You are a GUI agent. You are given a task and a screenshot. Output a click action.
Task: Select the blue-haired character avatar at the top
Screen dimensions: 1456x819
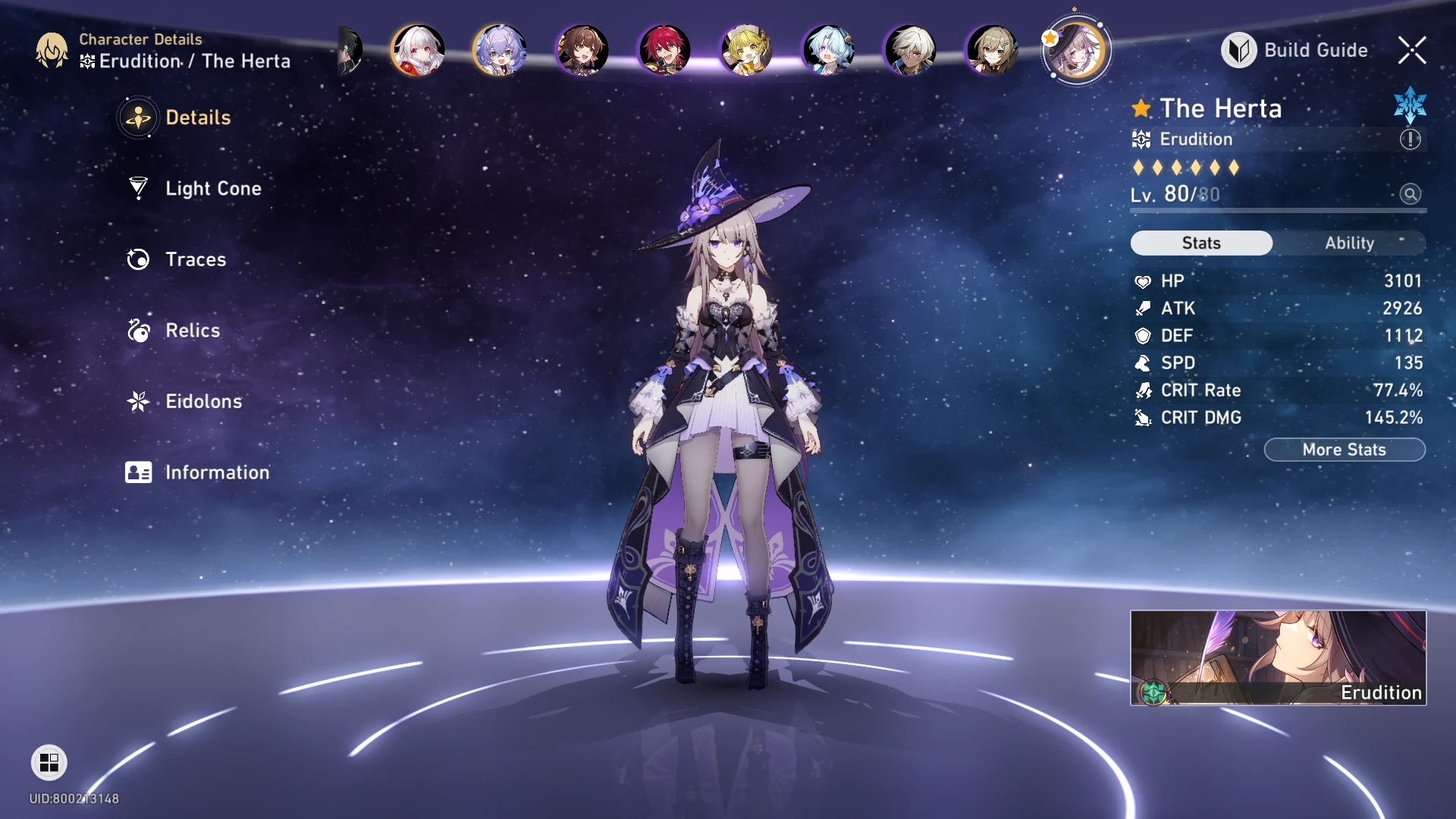tap(827, 49)
